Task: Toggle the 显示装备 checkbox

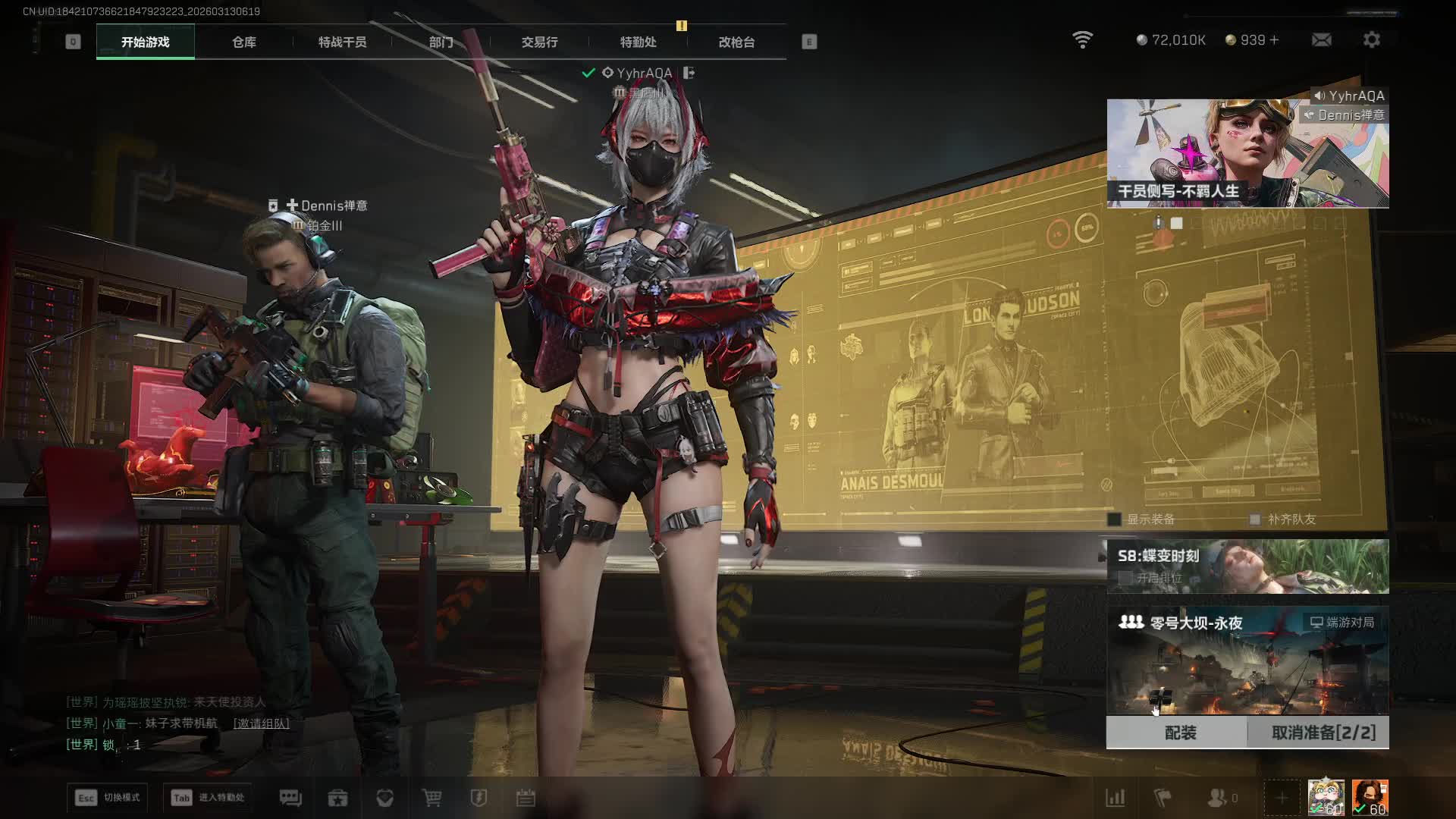Action: coord(1115,519)
